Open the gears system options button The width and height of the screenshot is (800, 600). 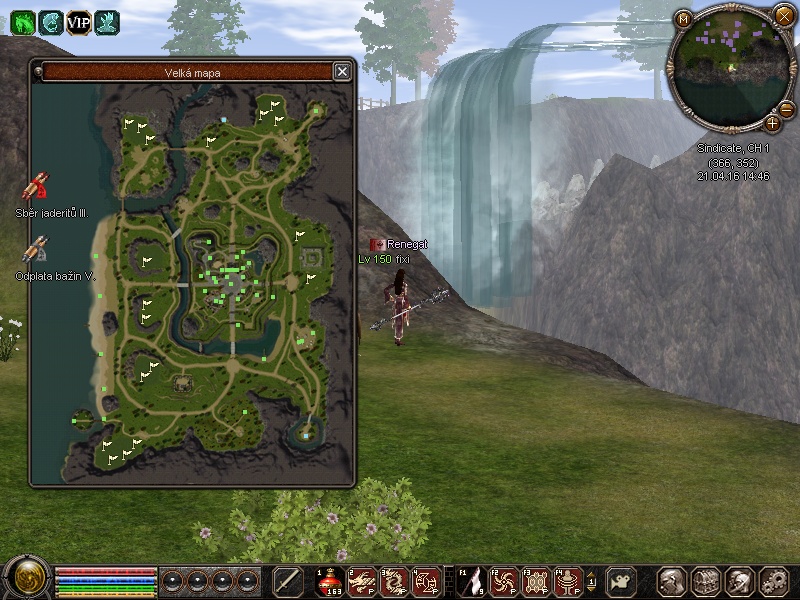[774, 581]
